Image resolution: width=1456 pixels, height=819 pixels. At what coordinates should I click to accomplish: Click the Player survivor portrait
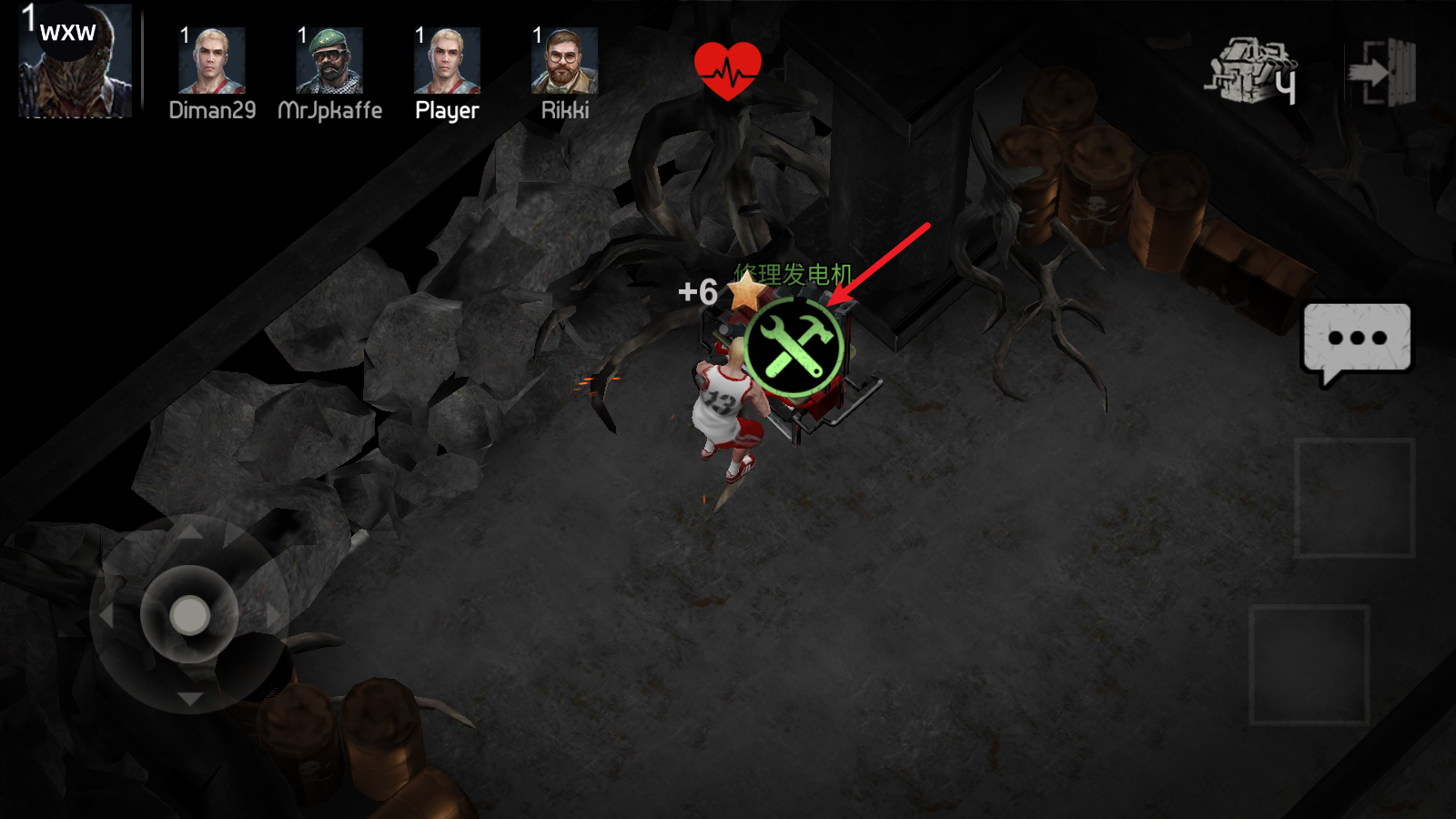tap(447, 61)
